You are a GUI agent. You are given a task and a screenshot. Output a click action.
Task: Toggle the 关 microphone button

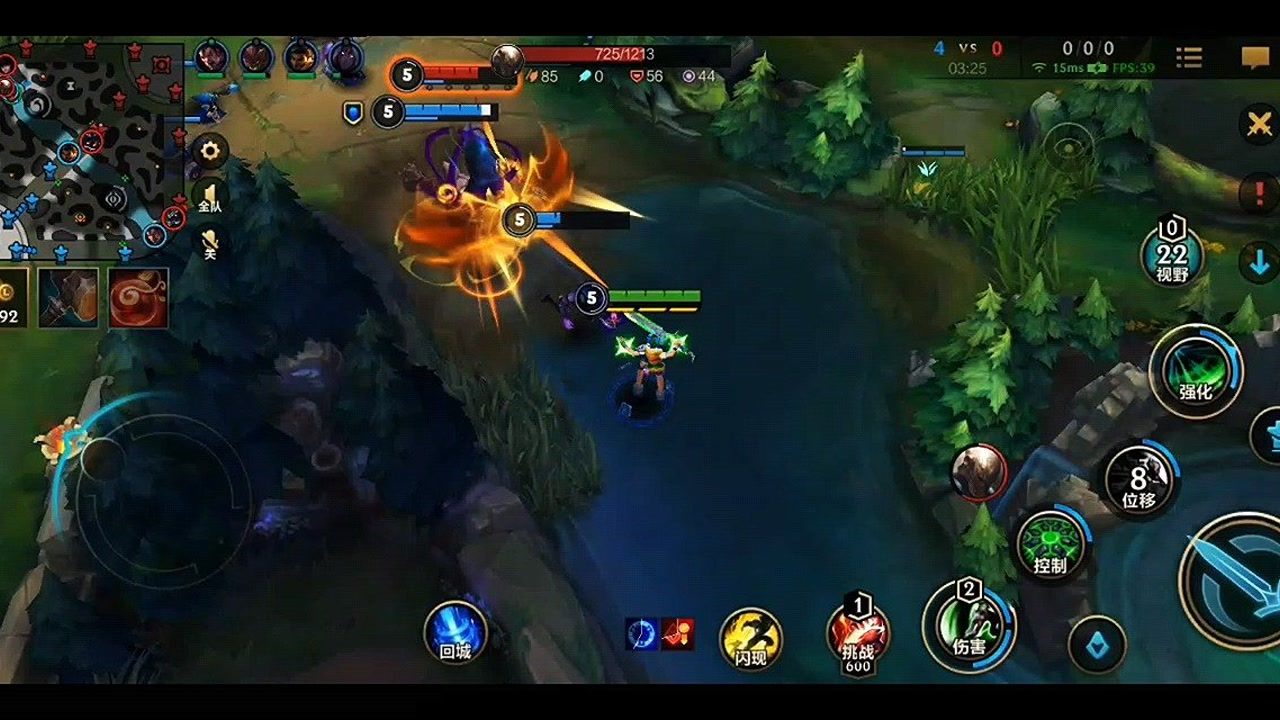[x=210, y=243]
